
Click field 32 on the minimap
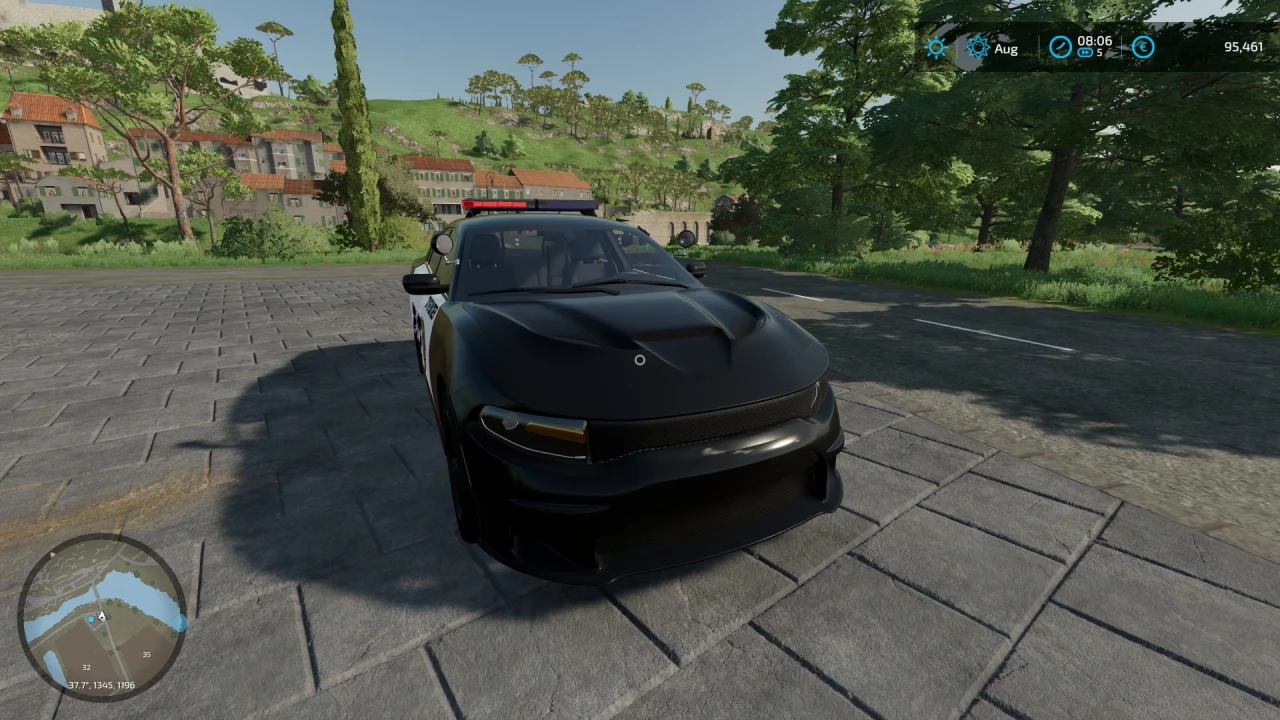click(x=86, y=667)
